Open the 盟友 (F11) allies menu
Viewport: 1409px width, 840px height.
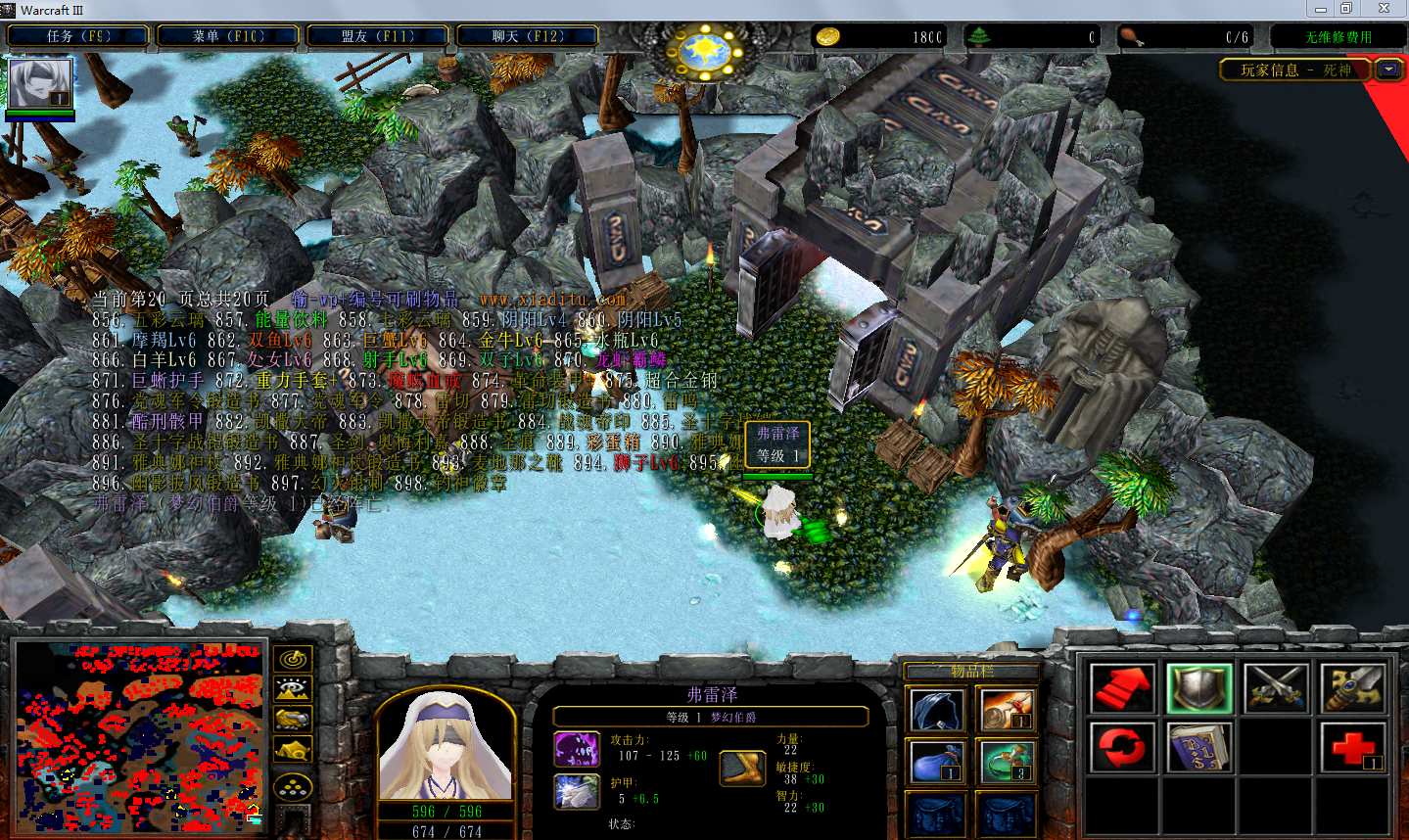pos(378,36)
